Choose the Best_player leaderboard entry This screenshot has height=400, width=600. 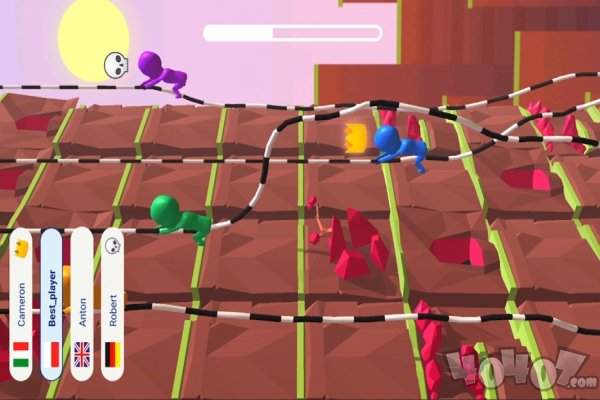click(x=51, y=305)
